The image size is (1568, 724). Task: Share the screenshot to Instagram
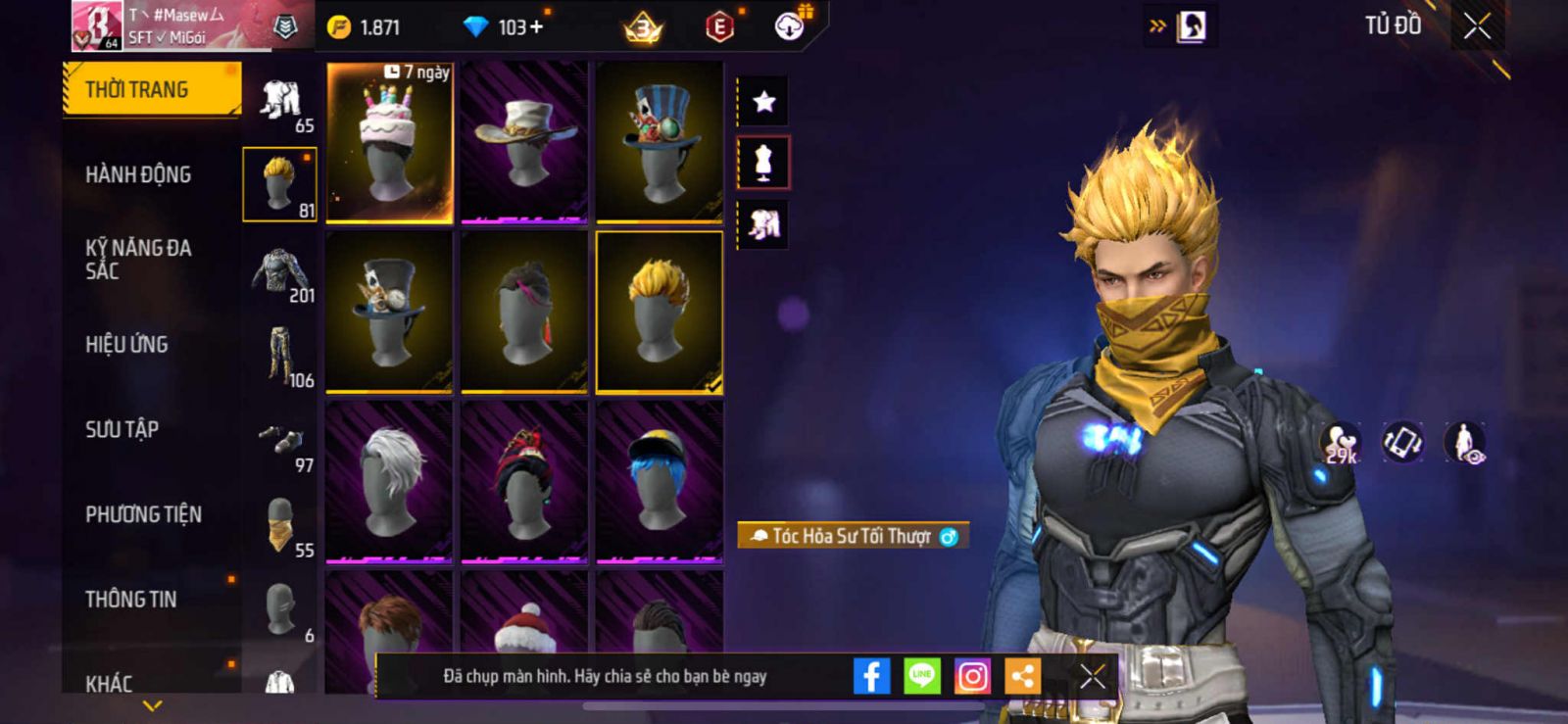(972, 676)
